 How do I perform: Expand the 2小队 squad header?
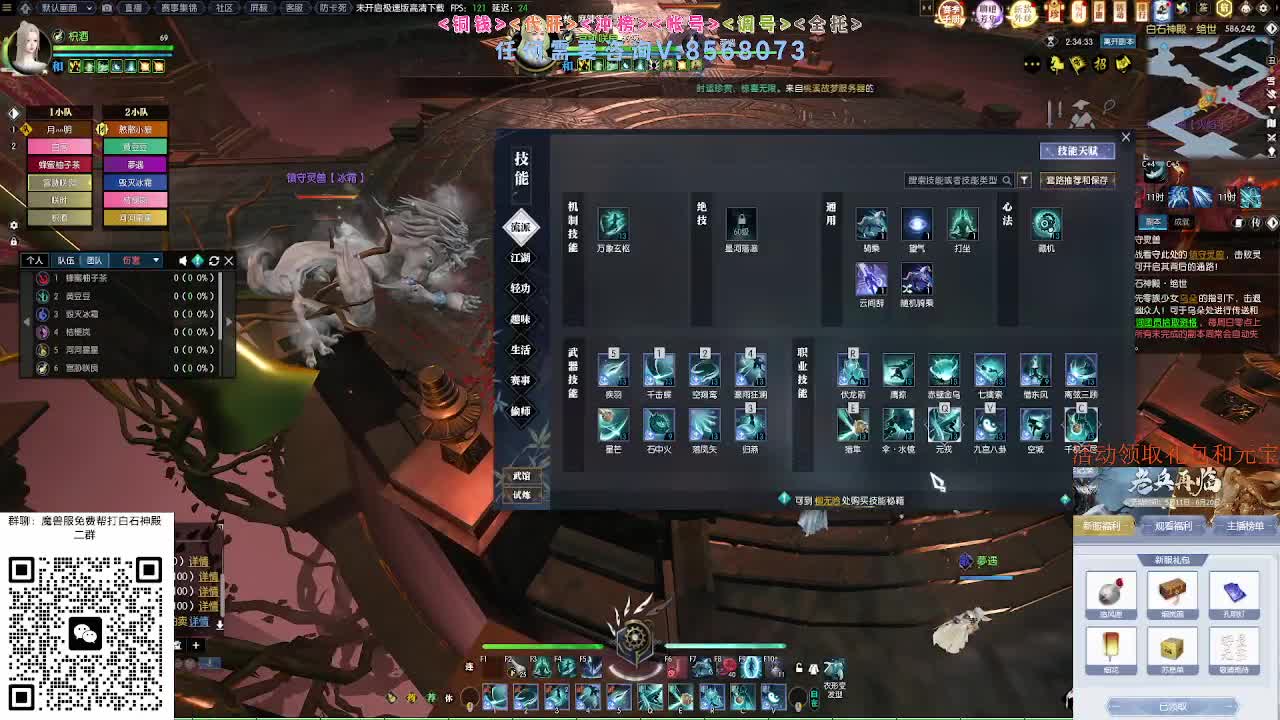click(x=135, y=112)
